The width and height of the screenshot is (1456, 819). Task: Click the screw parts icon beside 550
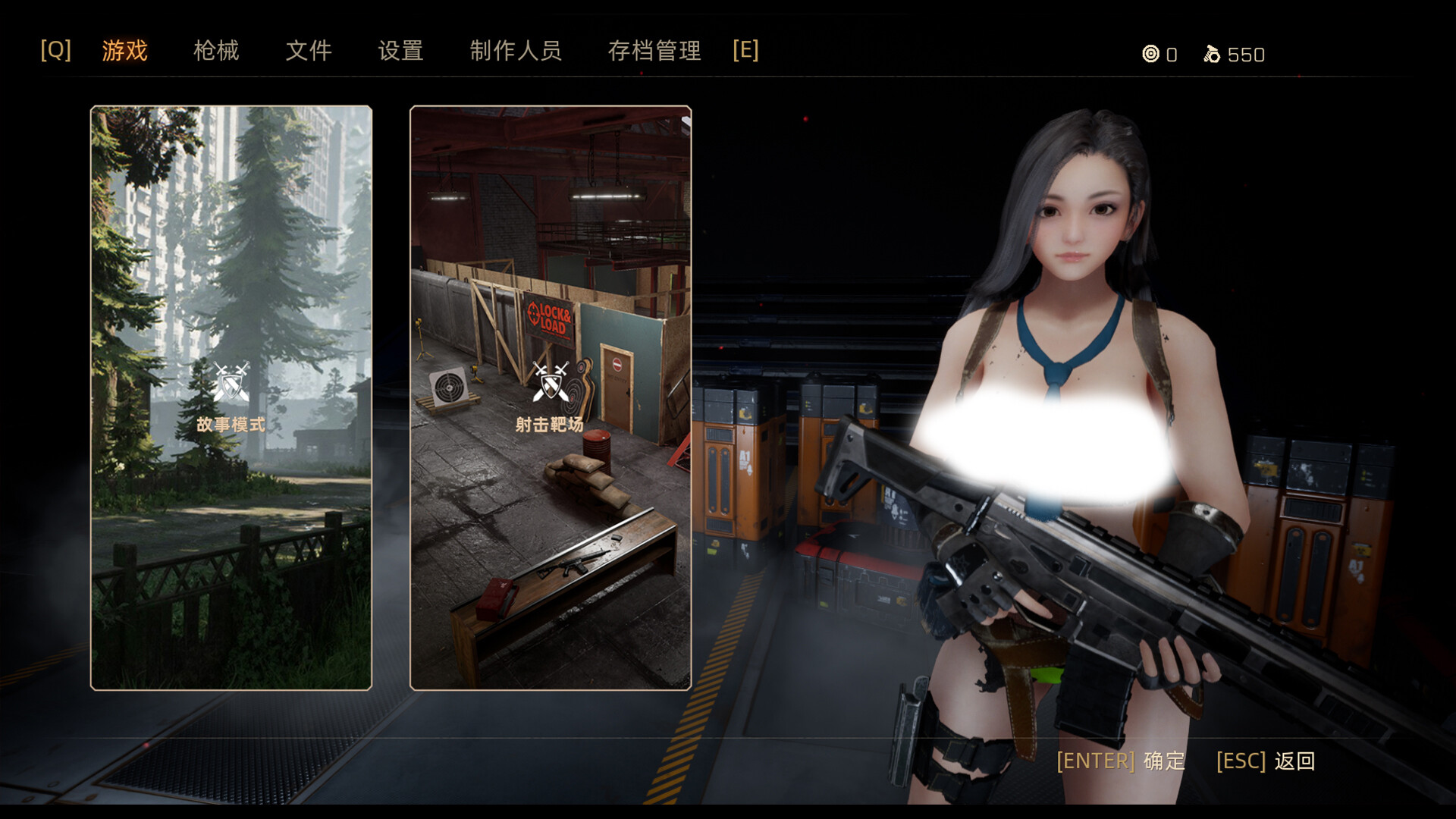1213,54
